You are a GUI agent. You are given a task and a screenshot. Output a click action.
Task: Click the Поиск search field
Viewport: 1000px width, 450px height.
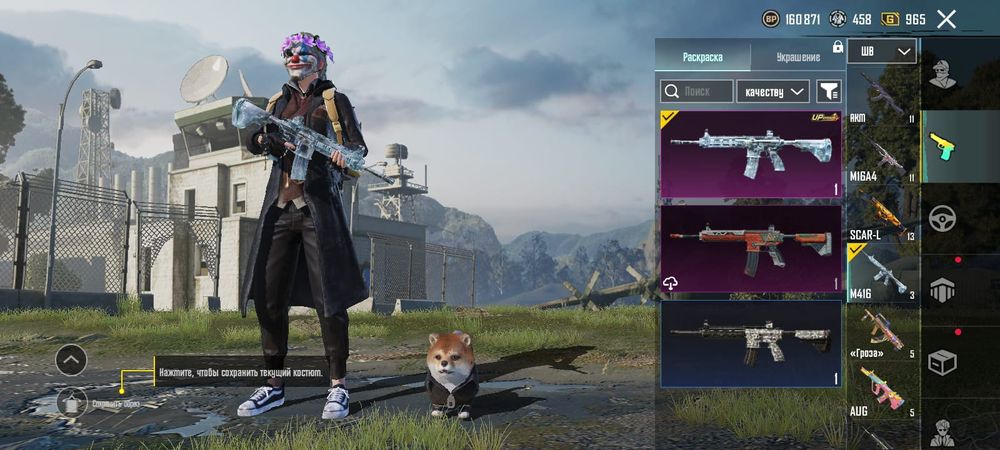(x=696, y=91)
